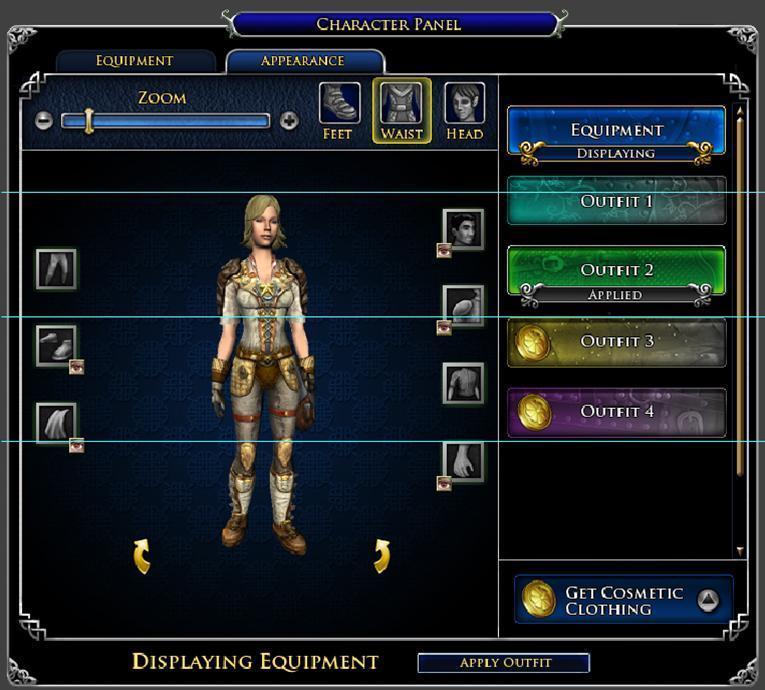
Task: Click the zoom minus button
Action: (43, 121)
